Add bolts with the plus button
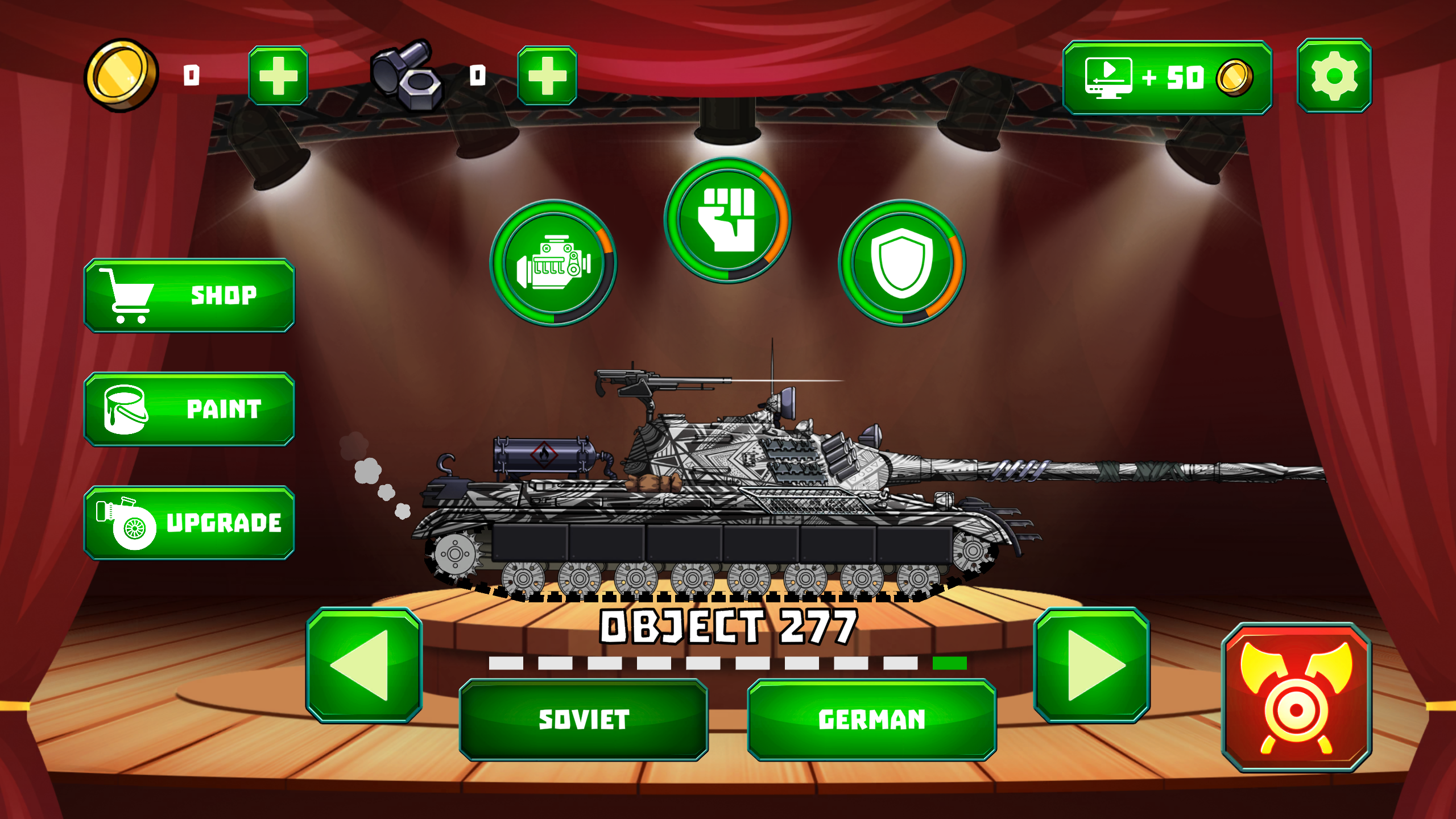 pos(547,77)
